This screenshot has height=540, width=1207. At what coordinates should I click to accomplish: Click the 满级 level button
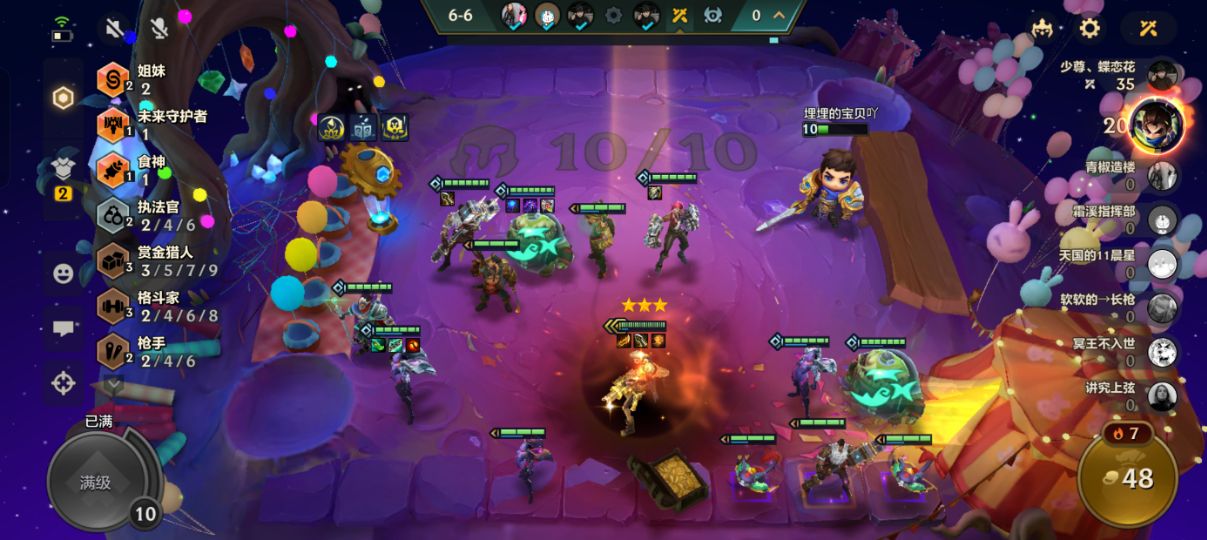[x=96, y=484]
